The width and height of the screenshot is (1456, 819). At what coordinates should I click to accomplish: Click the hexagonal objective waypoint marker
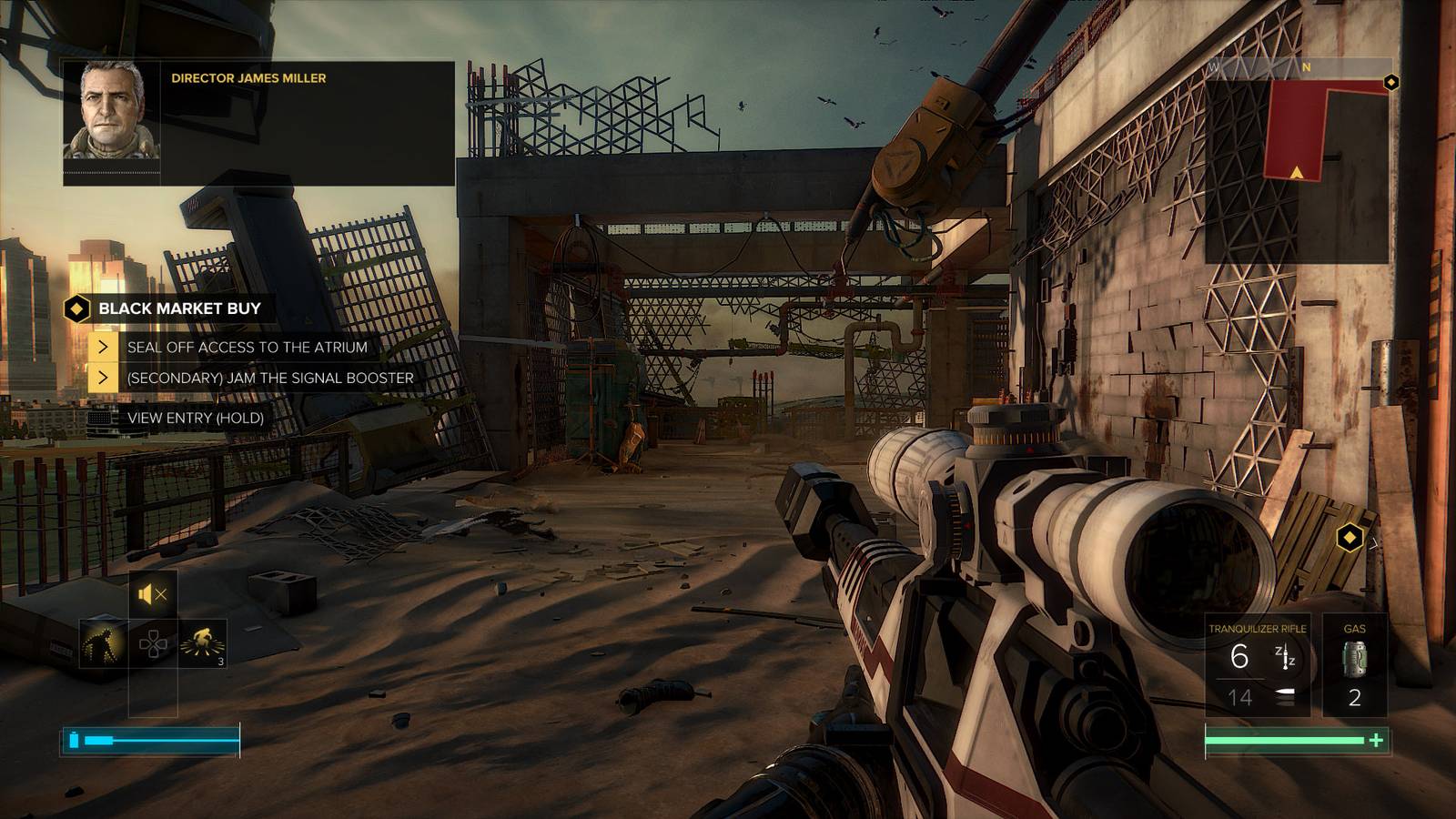coord(1350,538)
